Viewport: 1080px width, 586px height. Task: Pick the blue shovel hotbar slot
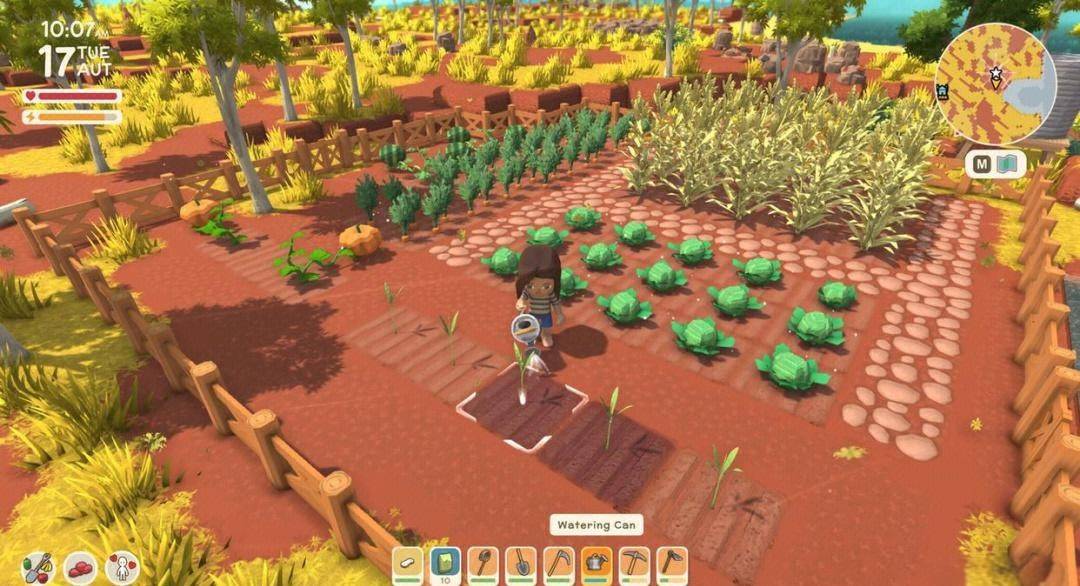(x=521, y=565)
